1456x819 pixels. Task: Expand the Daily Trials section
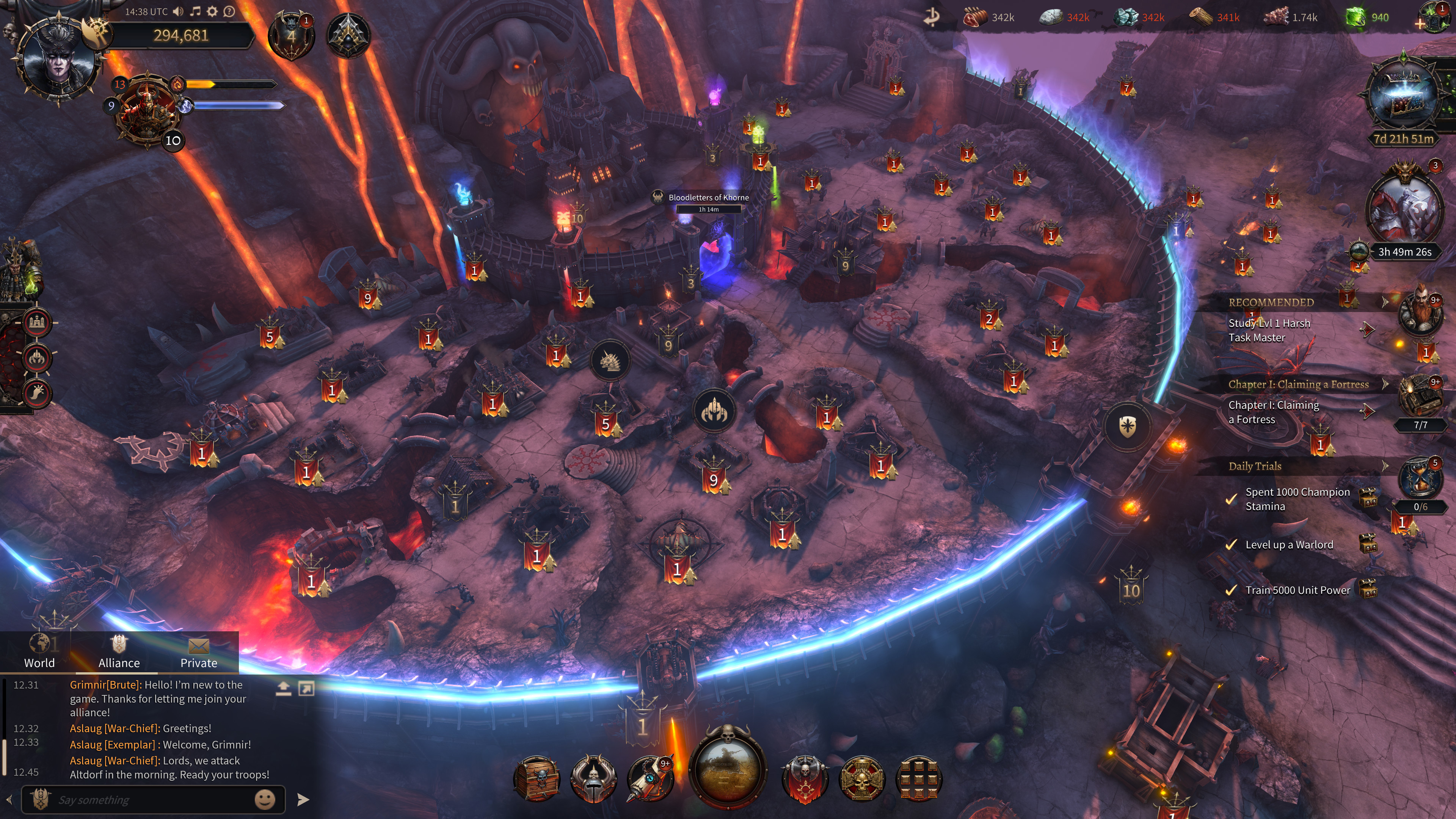[1384, 466]
